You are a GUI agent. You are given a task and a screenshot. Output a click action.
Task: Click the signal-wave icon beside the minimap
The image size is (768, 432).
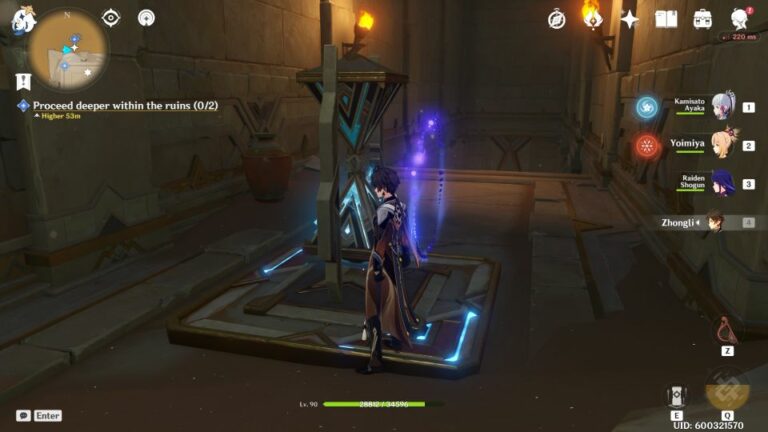(146, 18)
